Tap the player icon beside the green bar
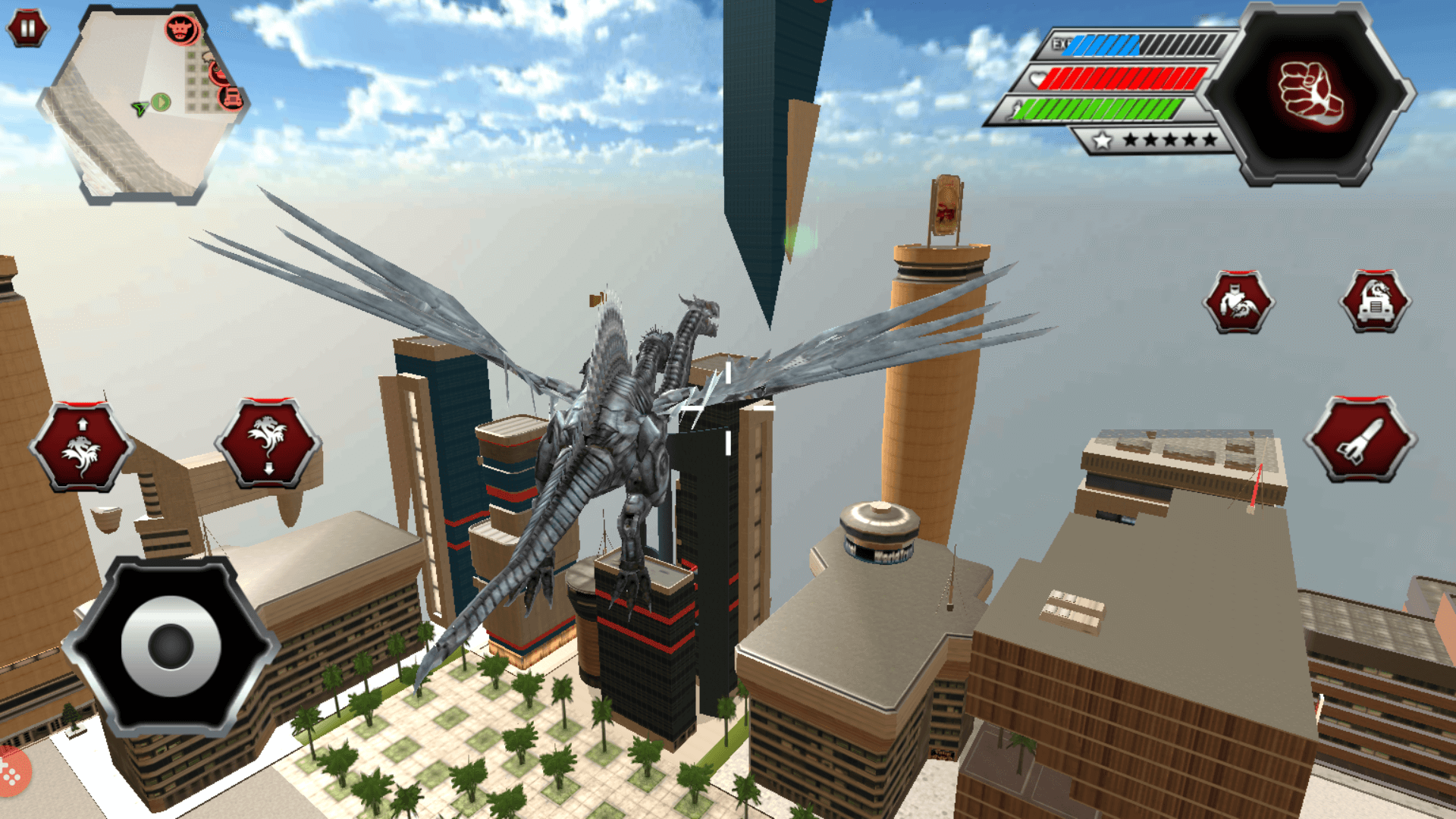The image size is (1456, 819). click(x=1018, y=108)
